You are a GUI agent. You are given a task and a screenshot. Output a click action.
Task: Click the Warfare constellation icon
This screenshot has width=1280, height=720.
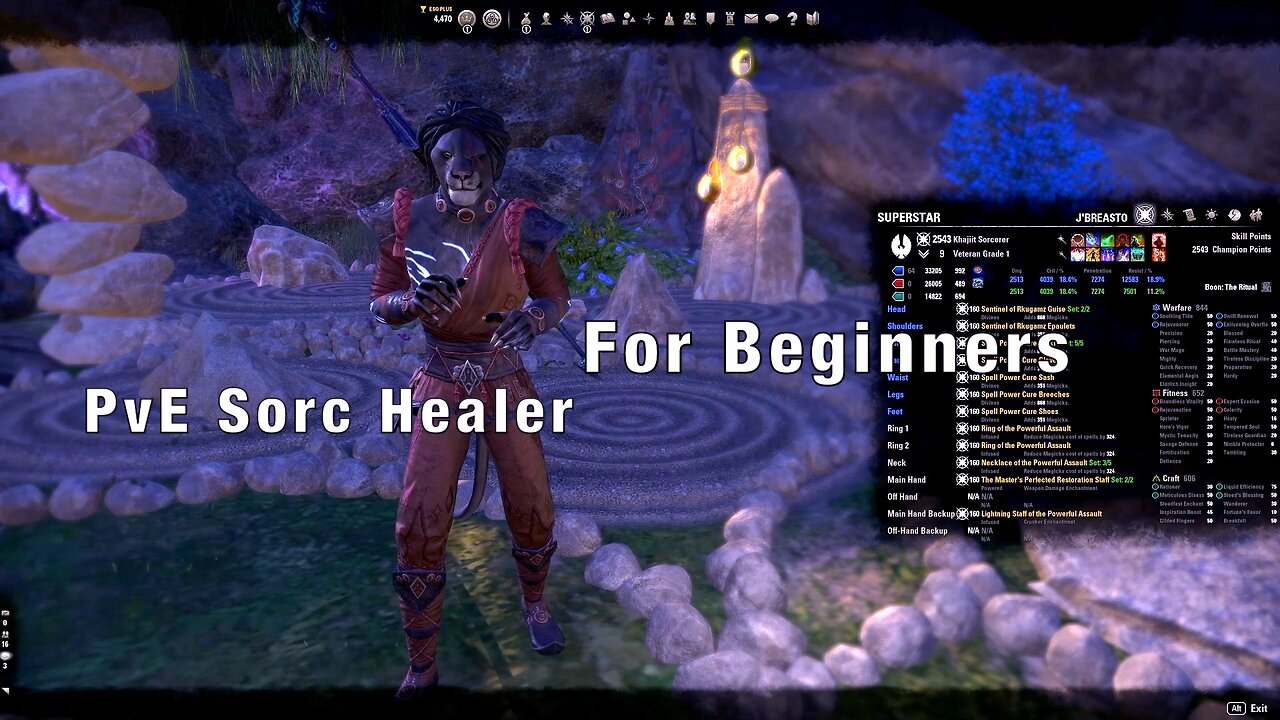coord(1155,308)
